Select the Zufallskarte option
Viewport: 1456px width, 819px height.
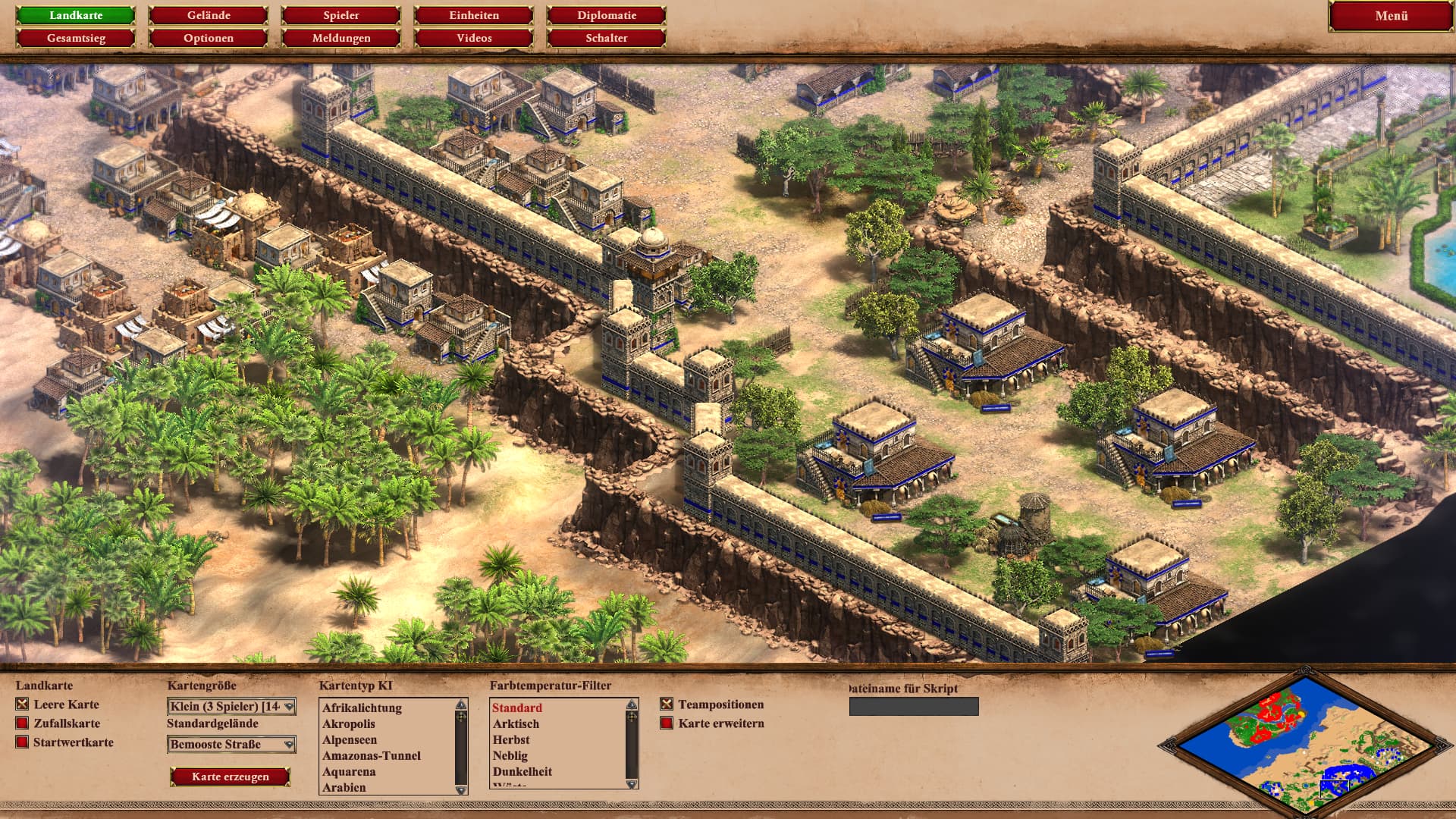(22, 723)
